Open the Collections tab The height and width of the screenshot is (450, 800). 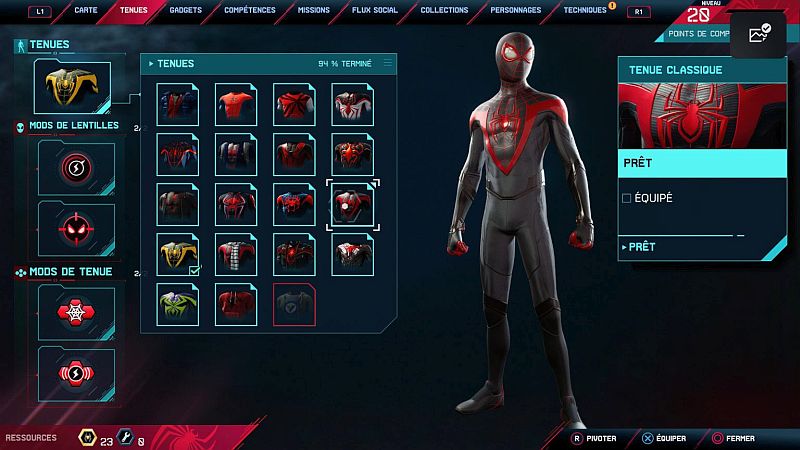(x=444, y=10)
